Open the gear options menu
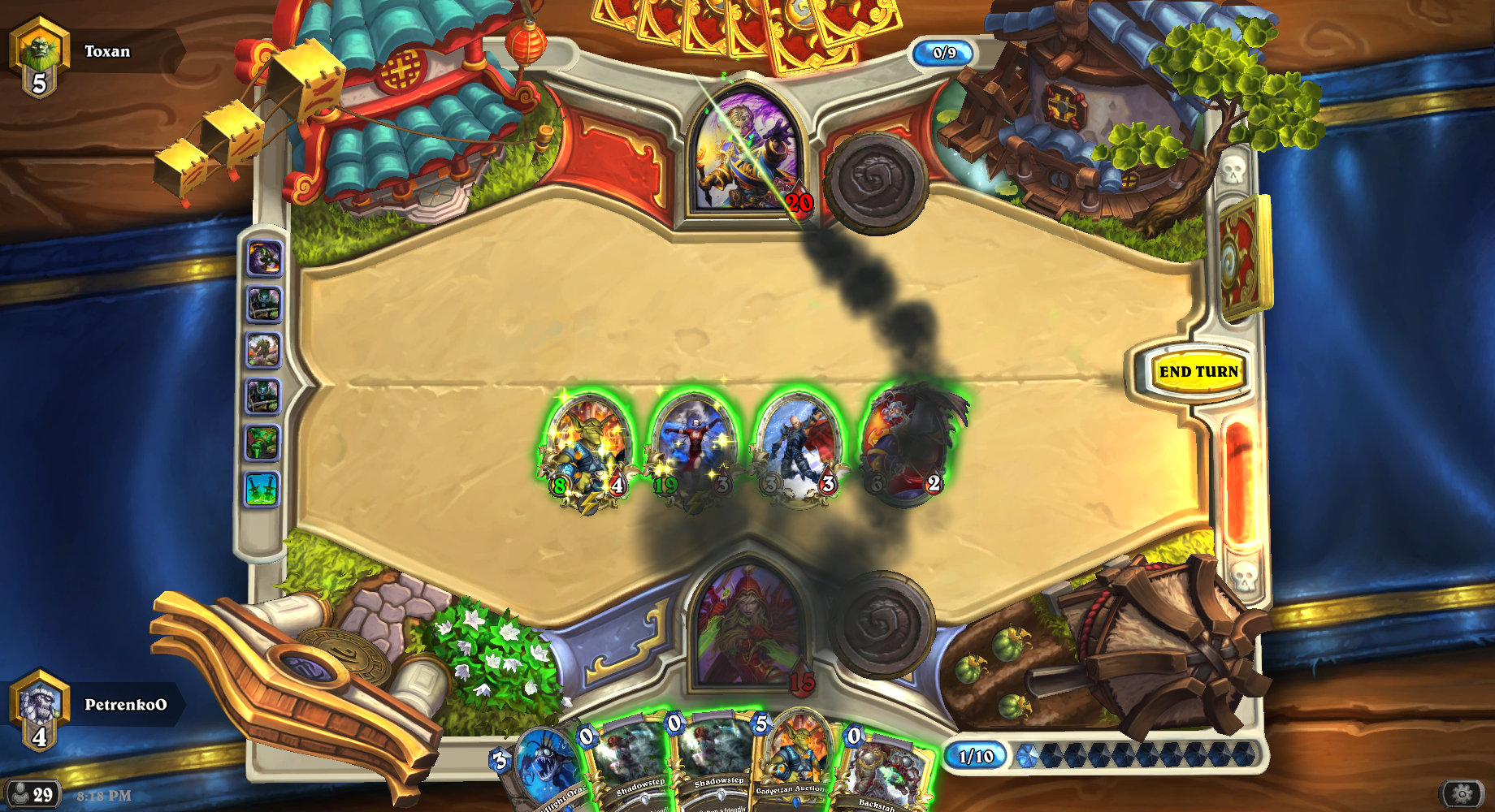This screenshot has width=1495, height=812. tap(1462, 793)
